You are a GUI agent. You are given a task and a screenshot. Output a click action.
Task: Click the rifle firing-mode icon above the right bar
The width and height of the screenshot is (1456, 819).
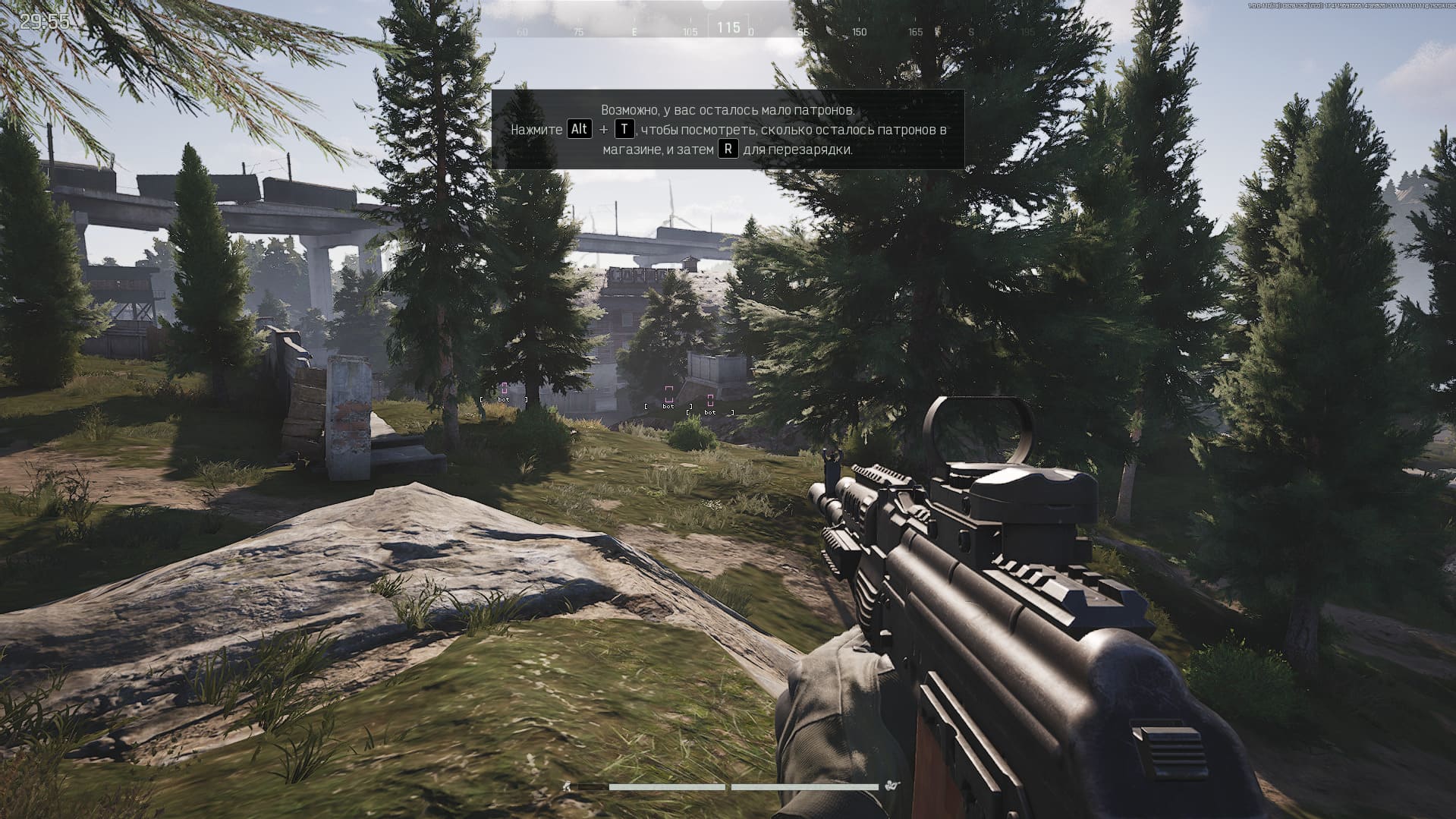[x=891, y=786]
